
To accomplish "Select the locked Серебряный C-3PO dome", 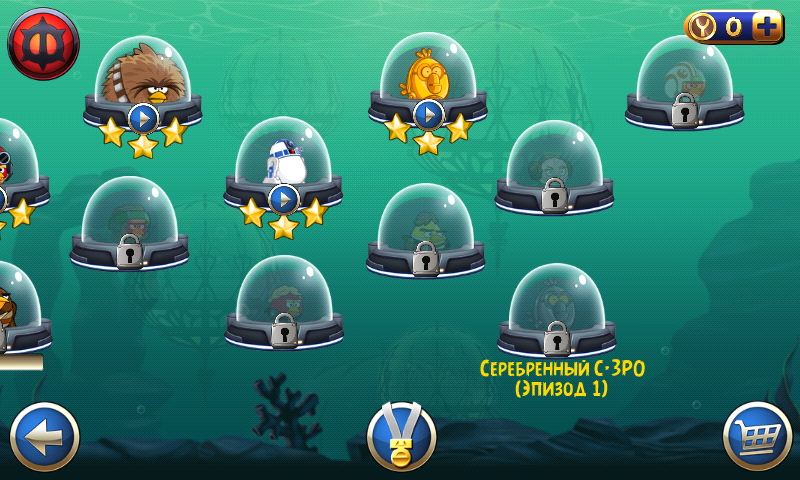I will [x=556, y=312].
